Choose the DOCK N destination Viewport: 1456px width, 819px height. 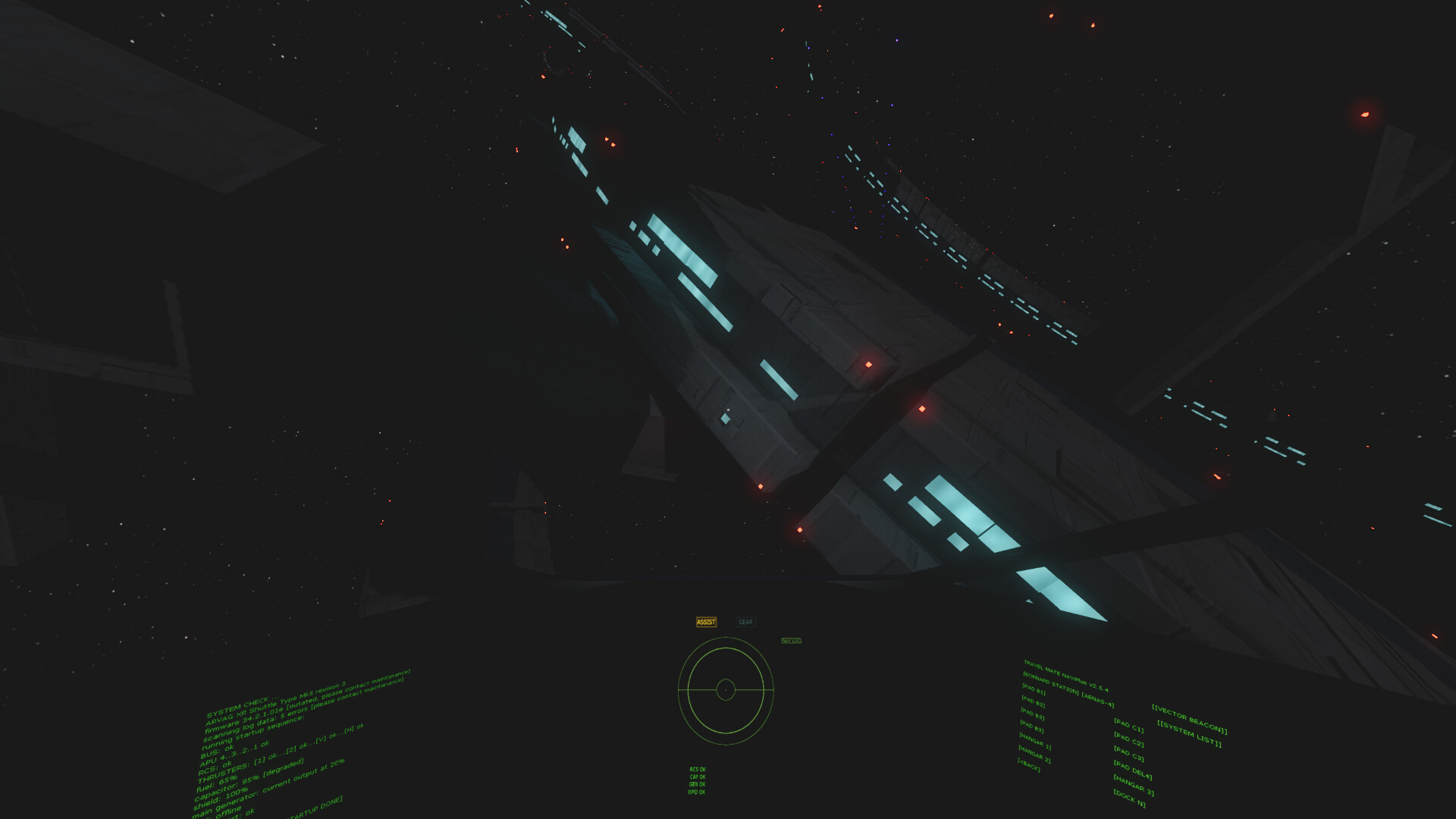tap(1130, 799)
